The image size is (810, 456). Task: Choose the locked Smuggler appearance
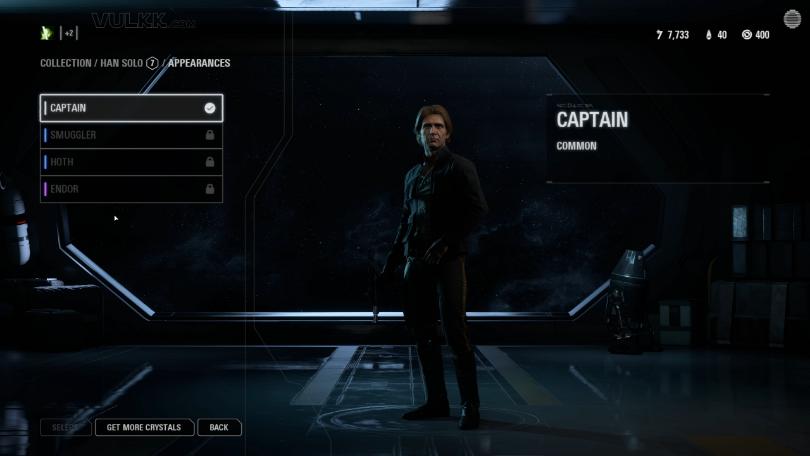130,135
